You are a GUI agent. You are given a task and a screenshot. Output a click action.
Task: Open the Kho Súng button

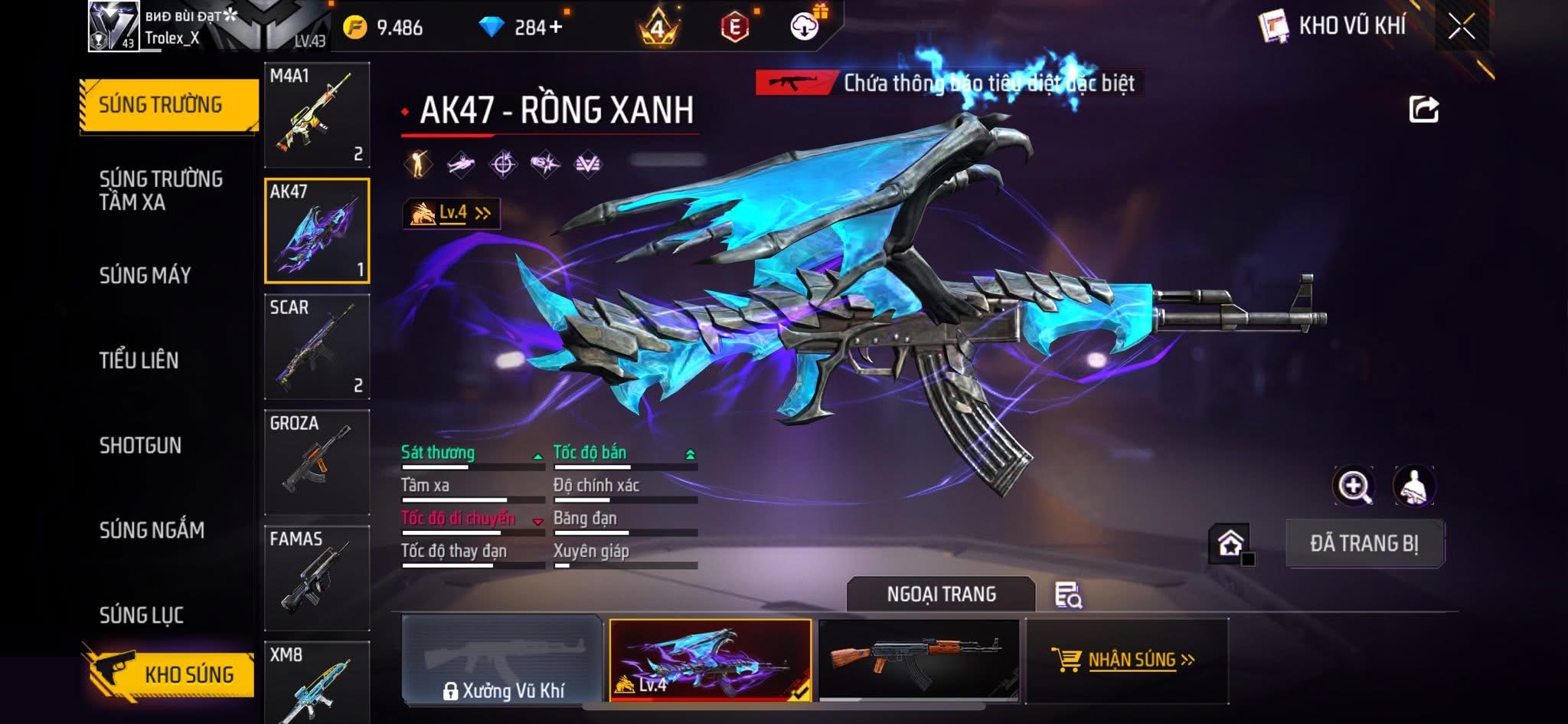pos(168,673)
